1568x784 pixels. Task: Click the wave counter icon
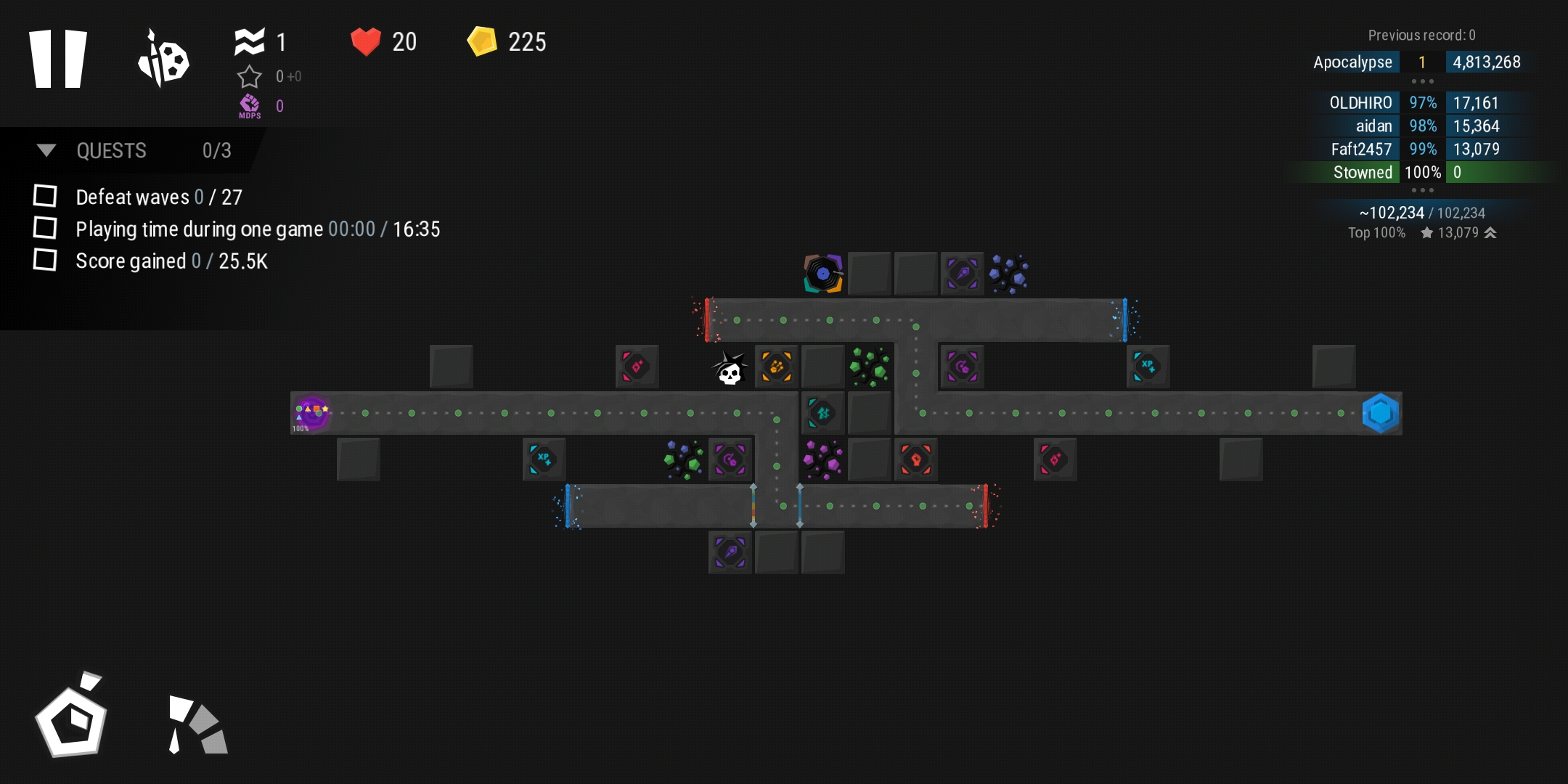tap(250, 42)
